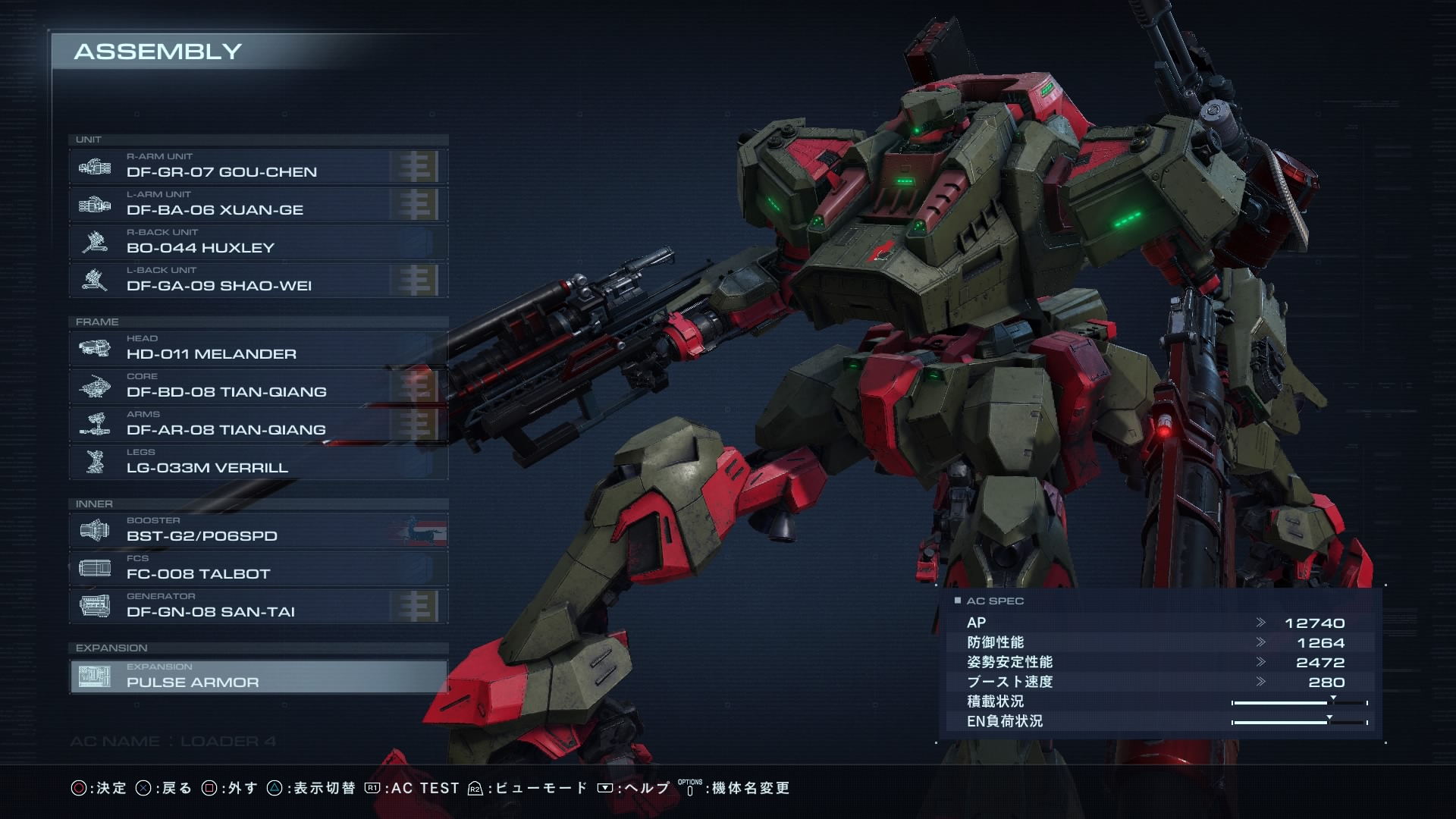Viewport: 1456px width, 819px height.
Task: Change the HEAD part HD-011 MELANDER
Action: tap(258, 348)
